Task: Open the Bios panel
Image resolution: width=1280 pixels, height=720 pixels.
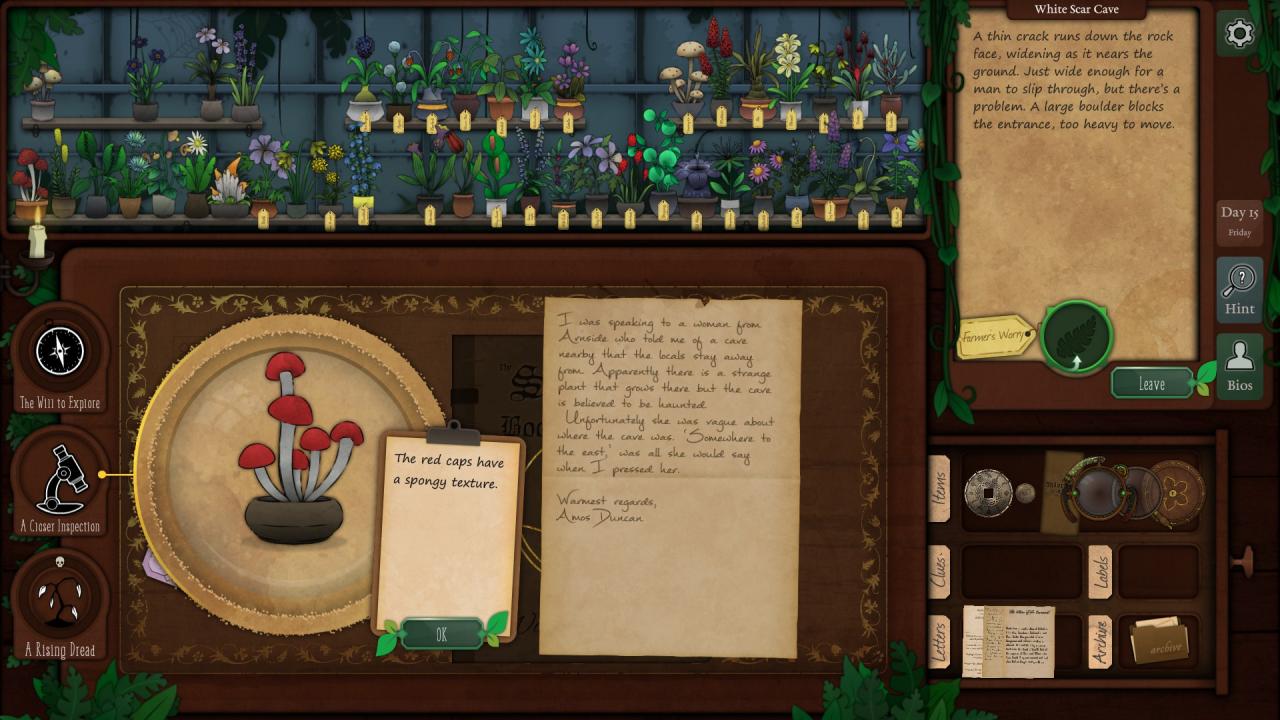Action: (1239, 366)
